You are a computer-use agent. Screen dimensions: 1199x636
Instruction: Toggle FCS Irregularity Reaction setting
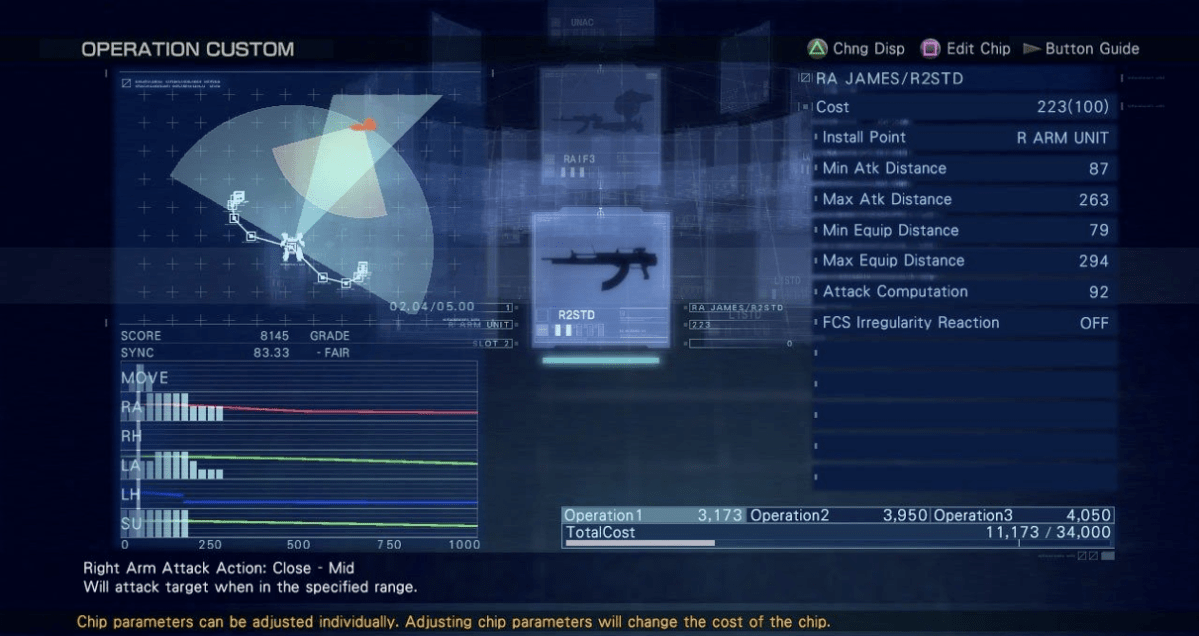click(964, 323)
